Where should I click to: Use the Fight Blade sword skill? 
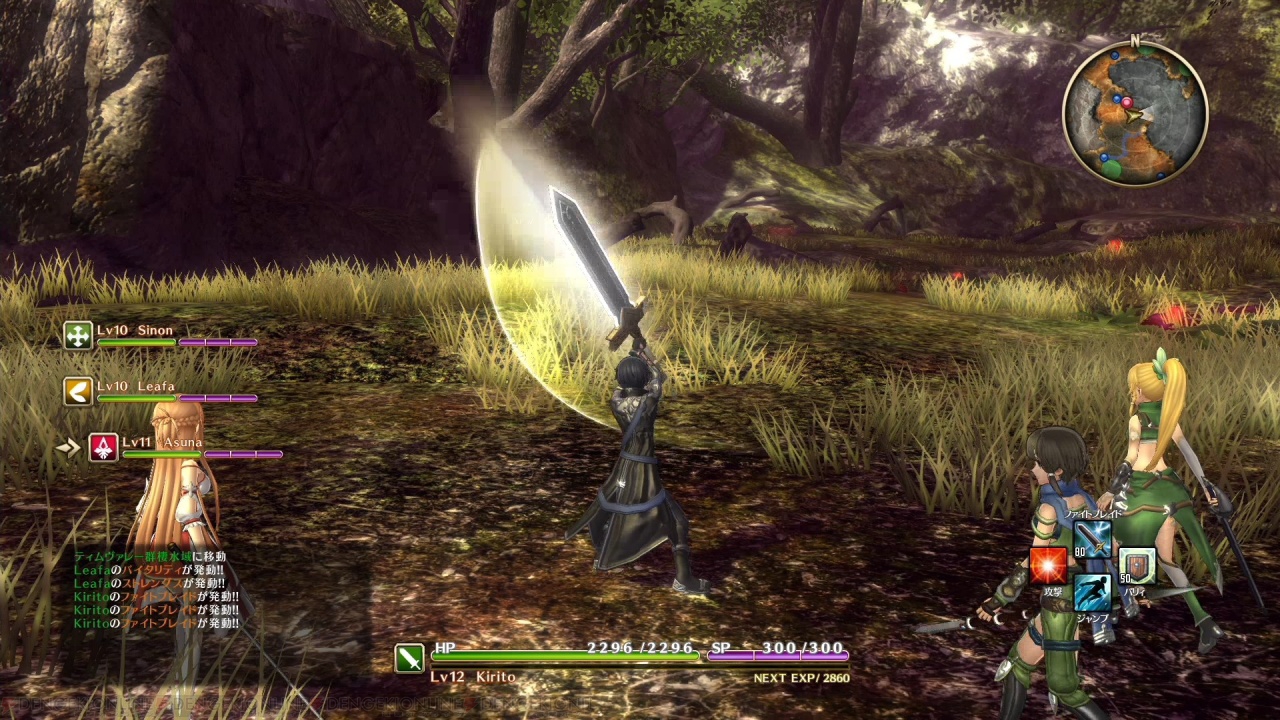tap(1092, 540)
